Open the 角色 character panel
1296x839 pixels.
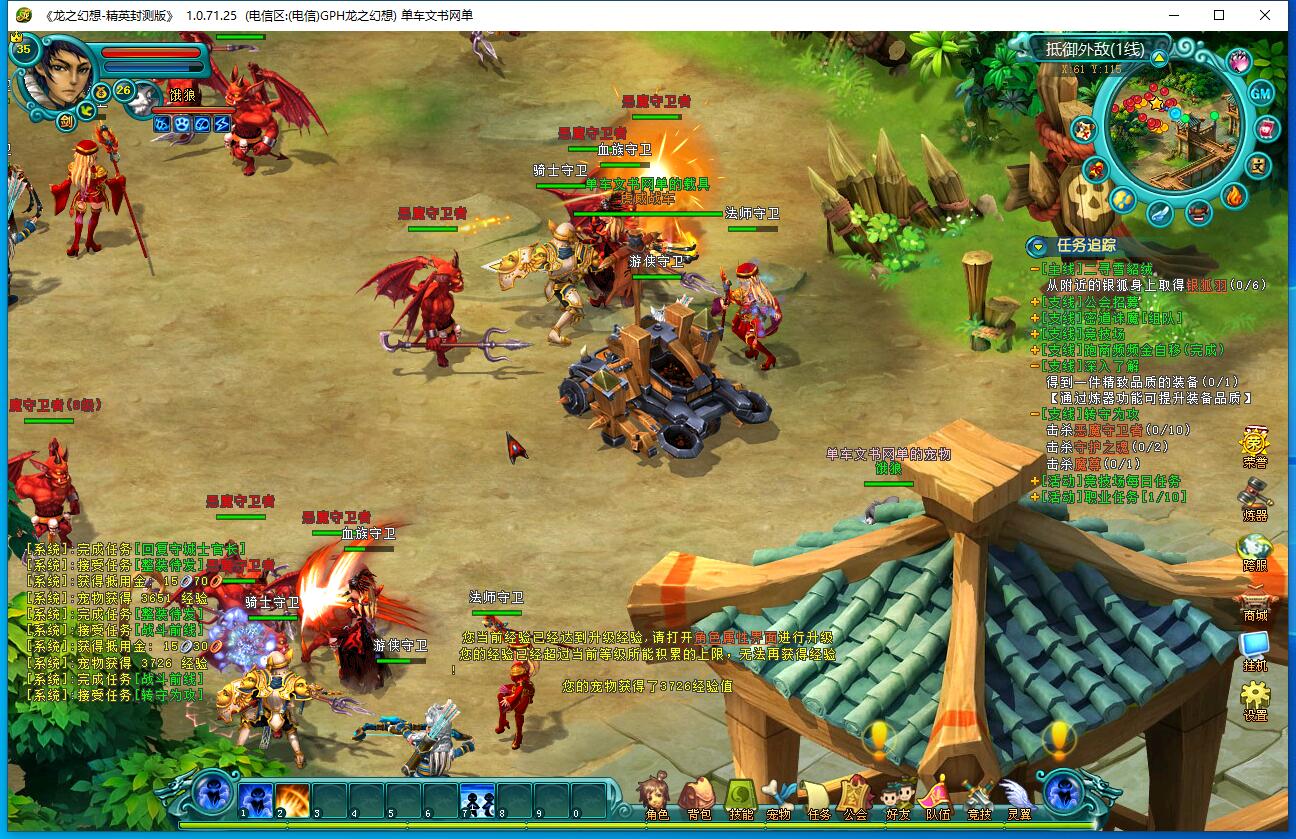pyautogui.click(x=657, y=798)
